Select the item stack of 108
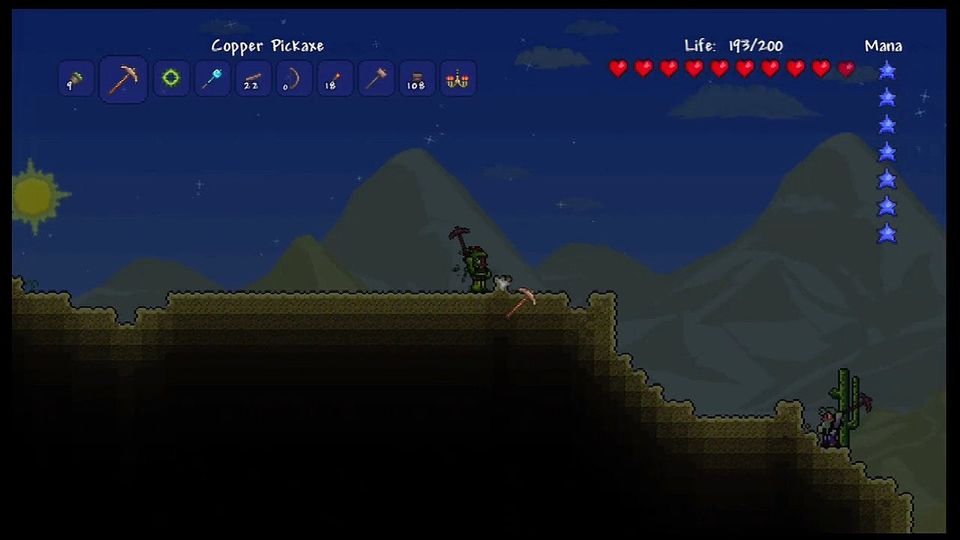Viewport: 960px width, 540px height. coord(417,79)
